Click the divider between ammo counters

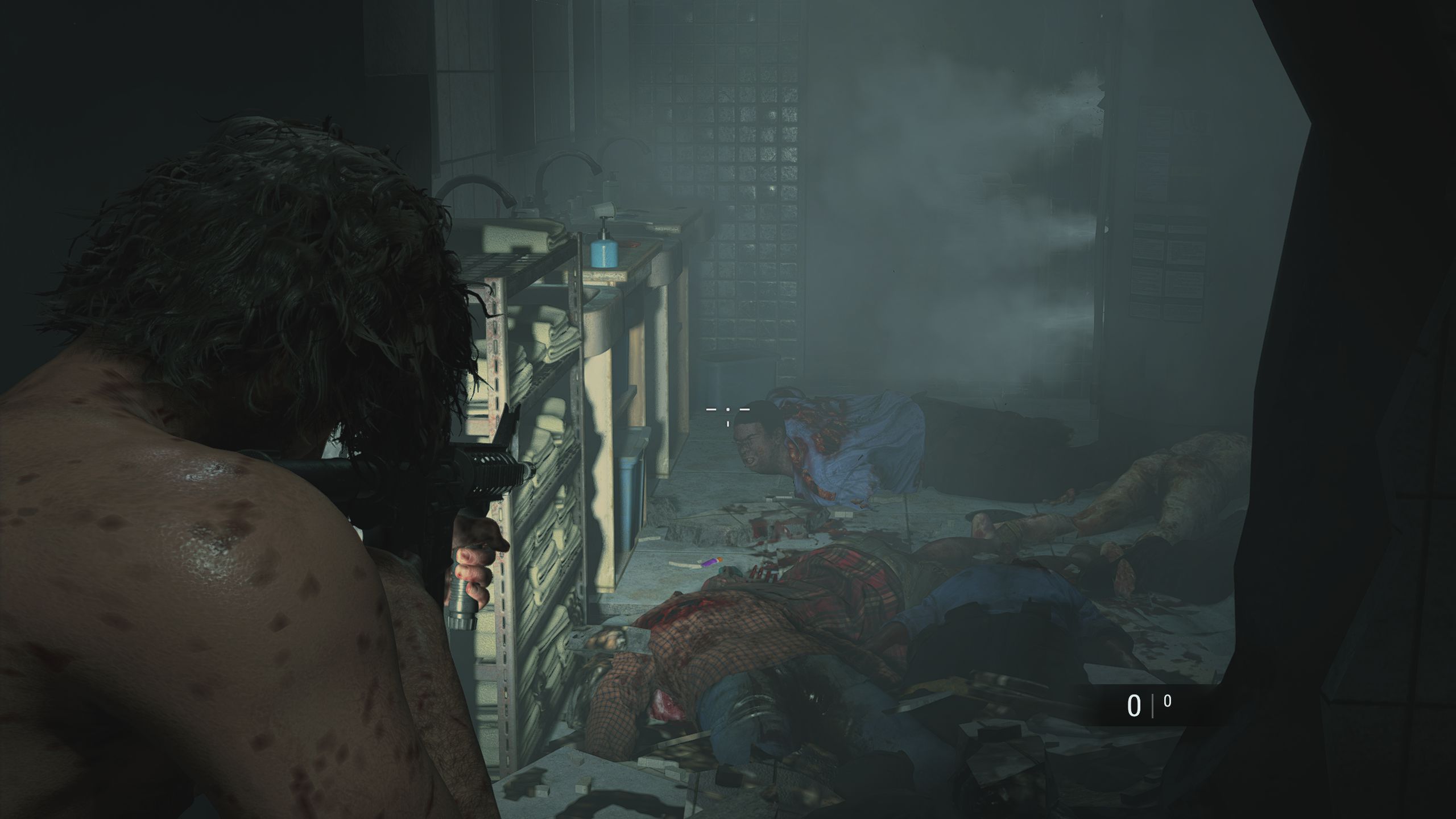click(1153, 705)
